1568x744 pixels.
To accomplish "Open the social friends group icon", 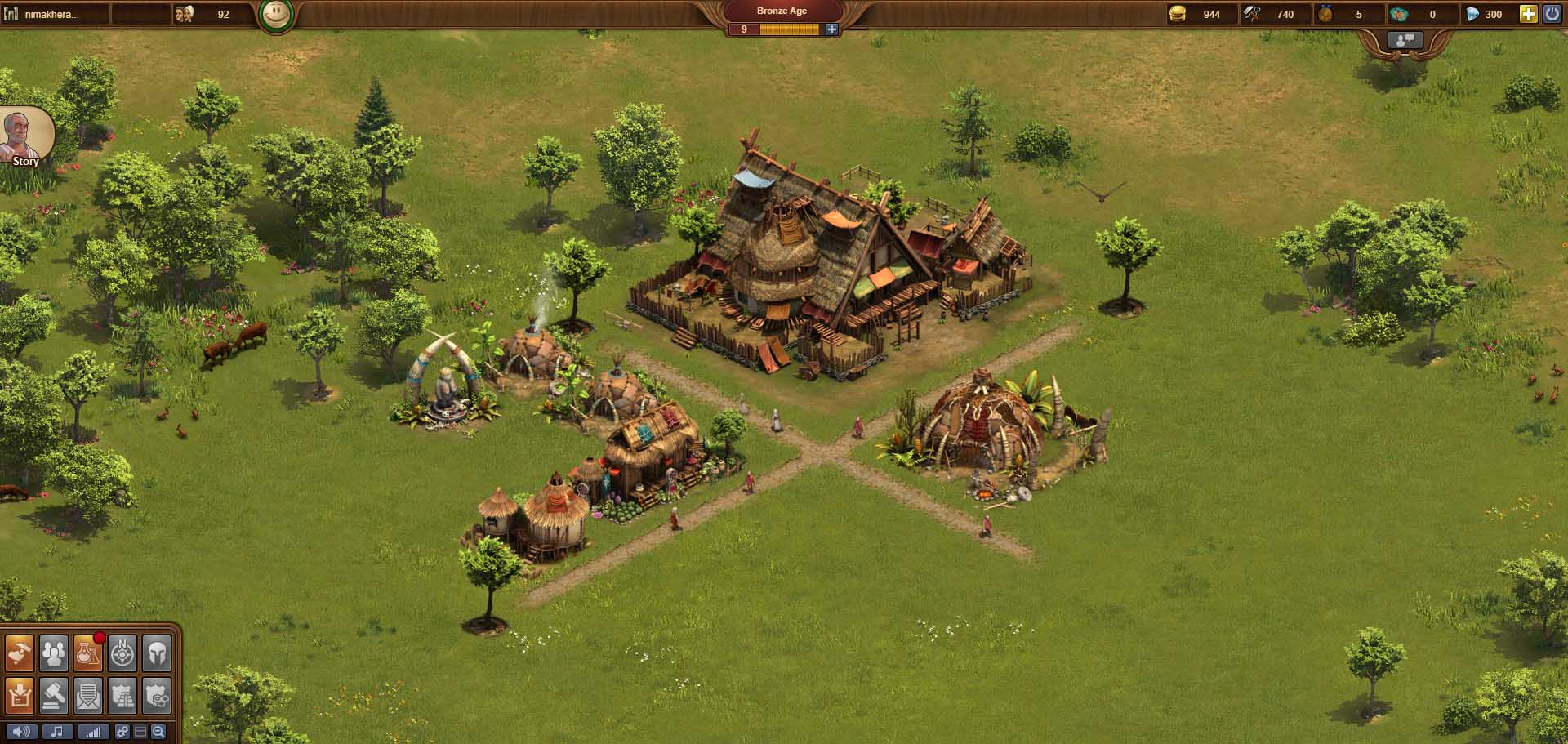I will coord(54,653).
